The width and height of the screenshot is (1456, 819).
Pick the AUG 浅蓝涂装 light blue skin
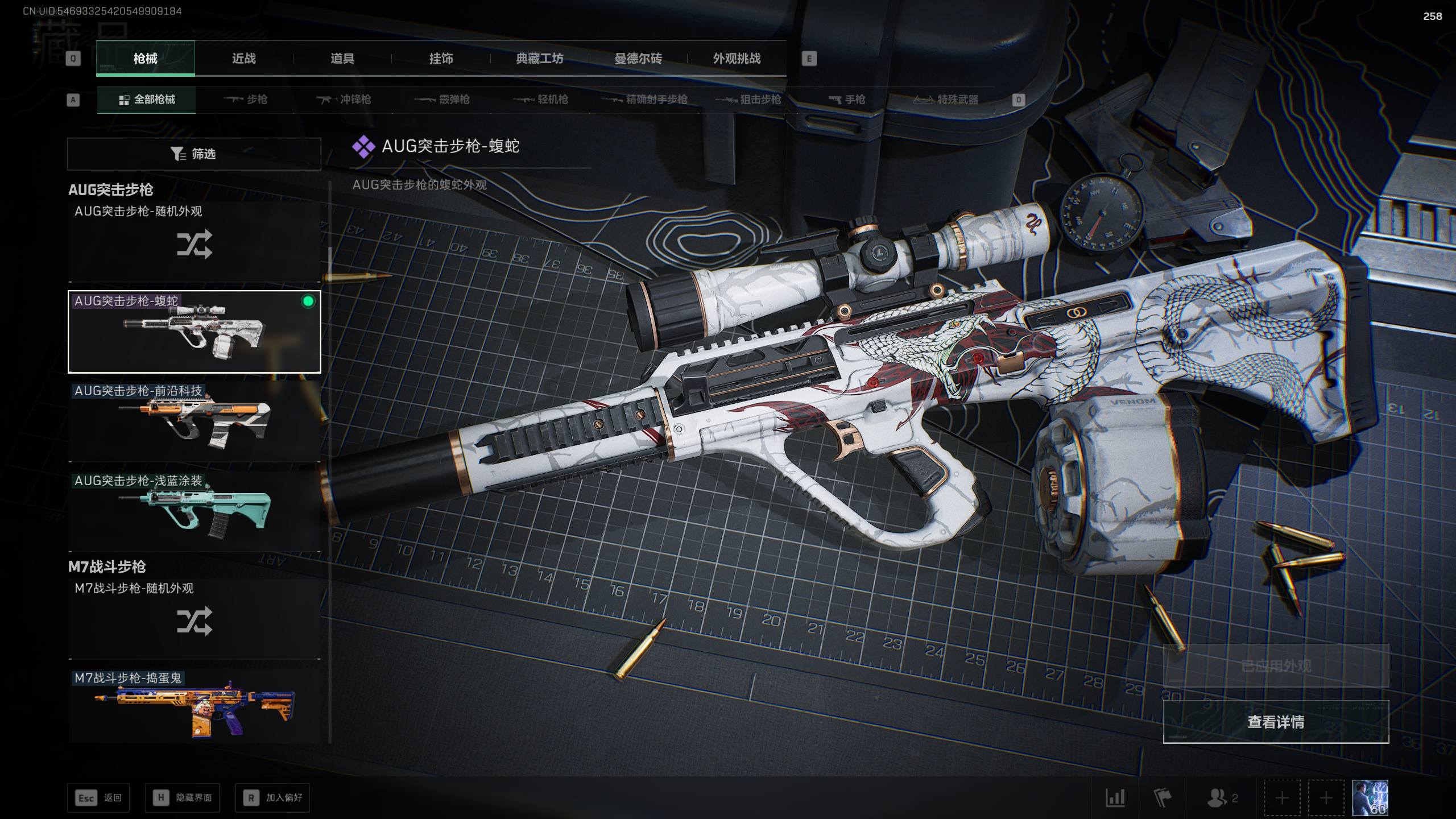(194, 511)
